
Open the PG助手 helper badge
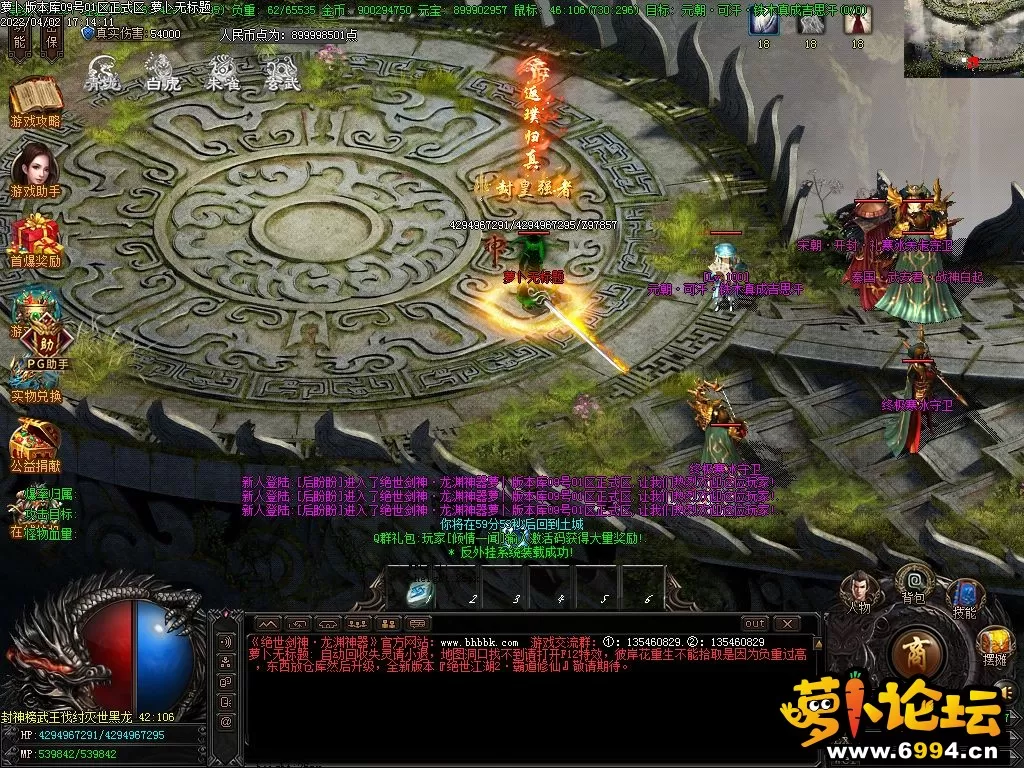46,343
